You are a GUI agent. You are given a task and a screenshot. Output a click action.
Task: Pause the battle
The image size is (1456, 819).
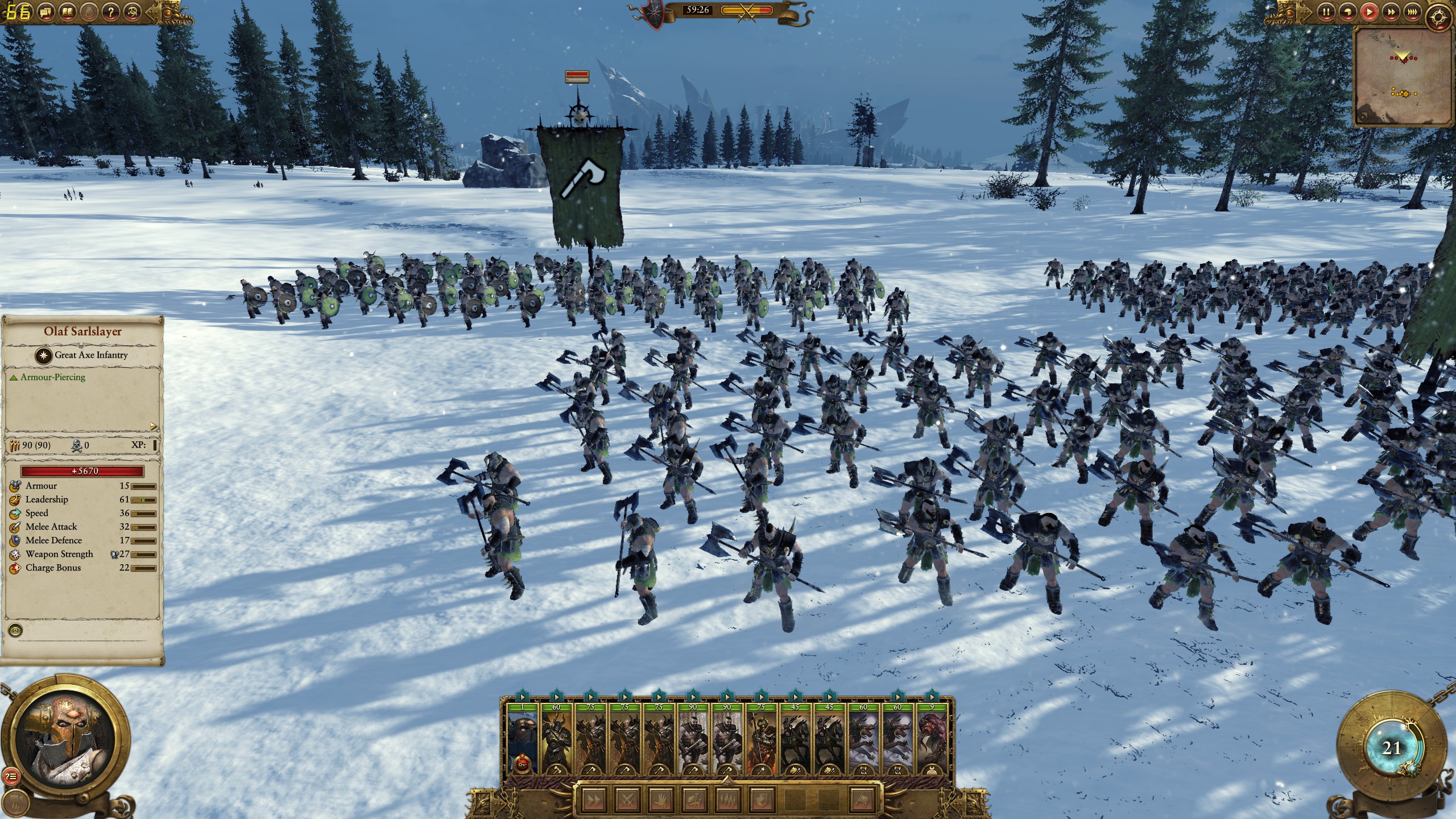click(1326, 11)
